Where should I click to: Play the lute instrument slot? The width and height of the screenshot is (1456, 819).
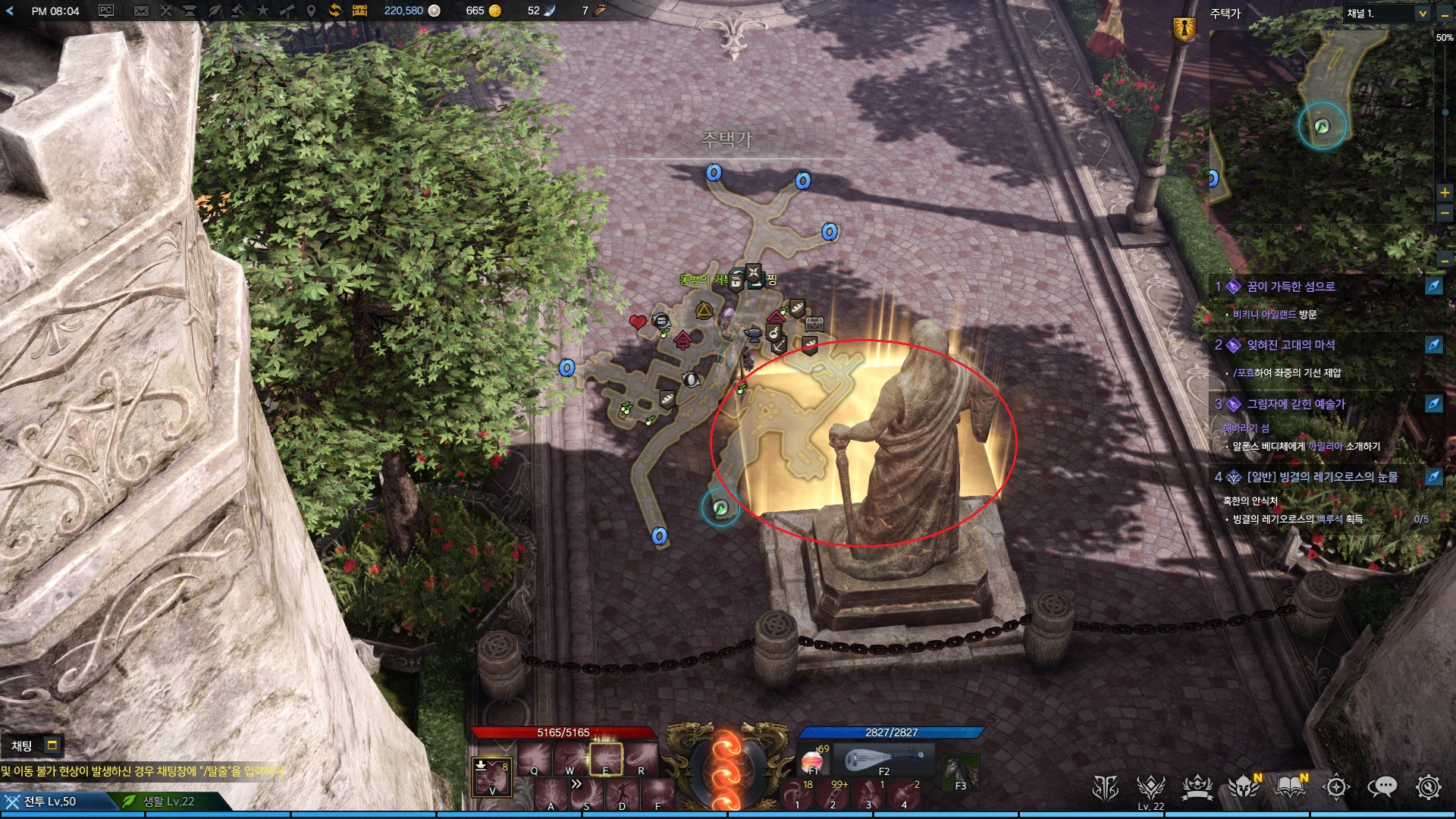pos(883,759)
